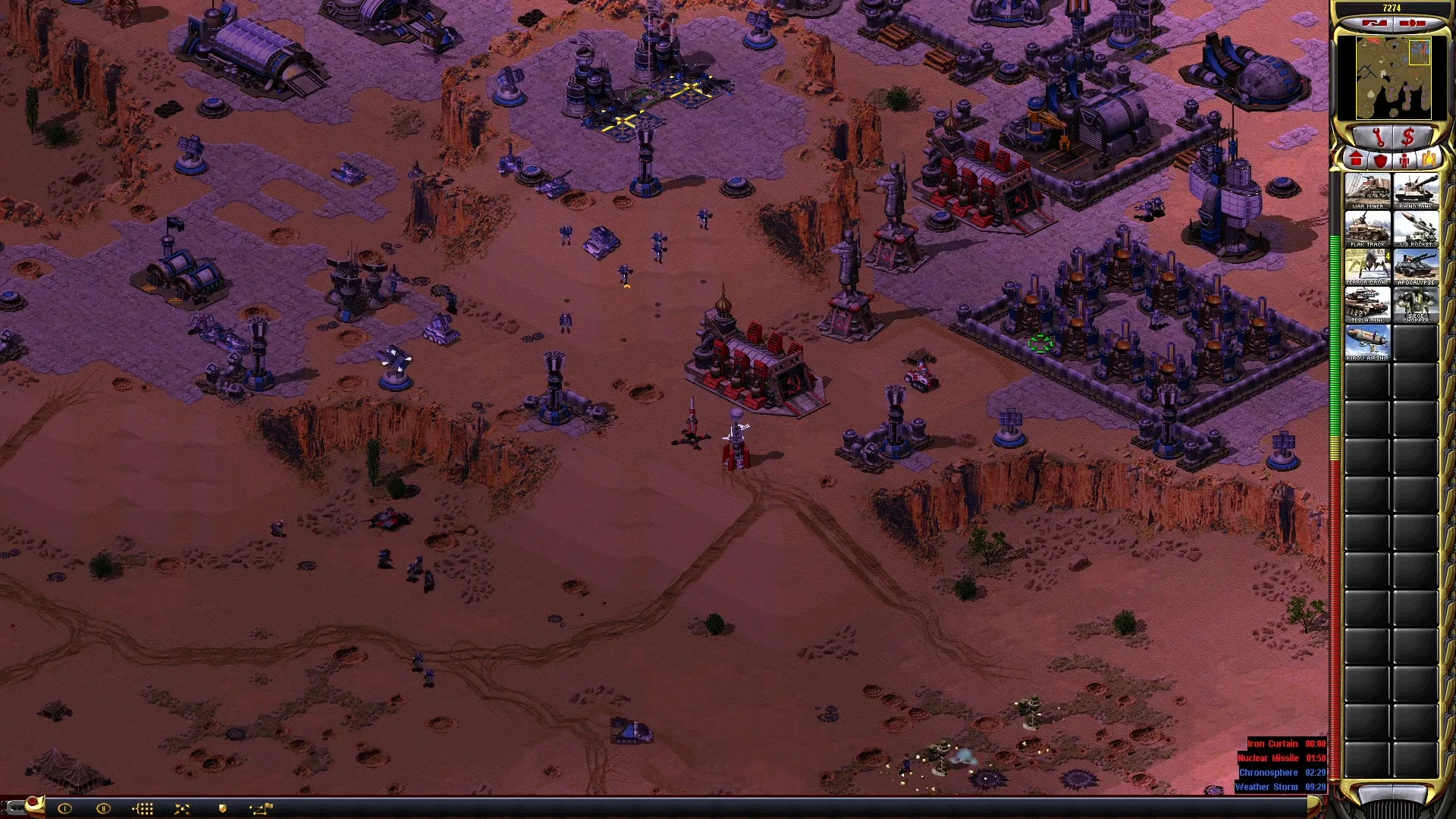
Task: Build a V3 Rocket launcher
Action: 1416,228
